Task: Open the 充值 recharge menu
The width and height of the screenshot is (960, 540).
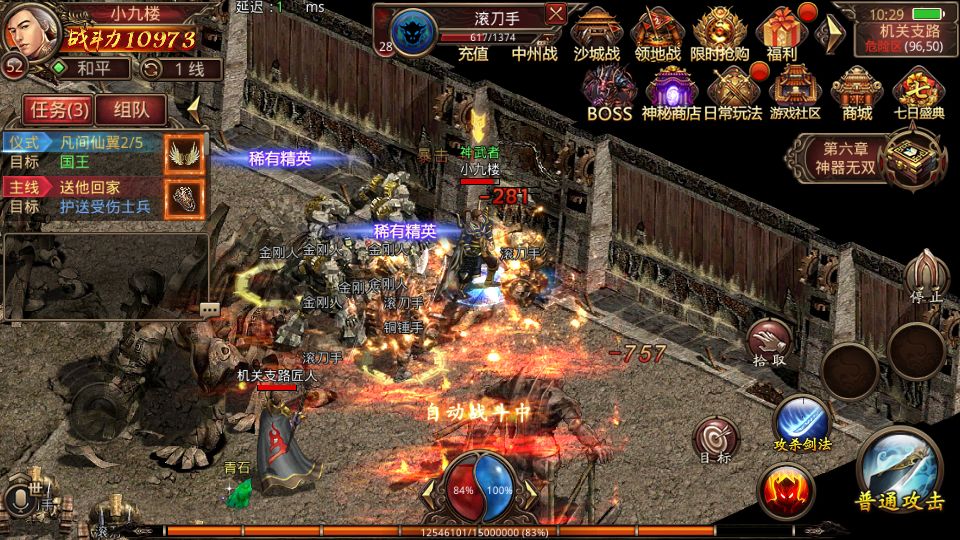Action: coord(473,54)
